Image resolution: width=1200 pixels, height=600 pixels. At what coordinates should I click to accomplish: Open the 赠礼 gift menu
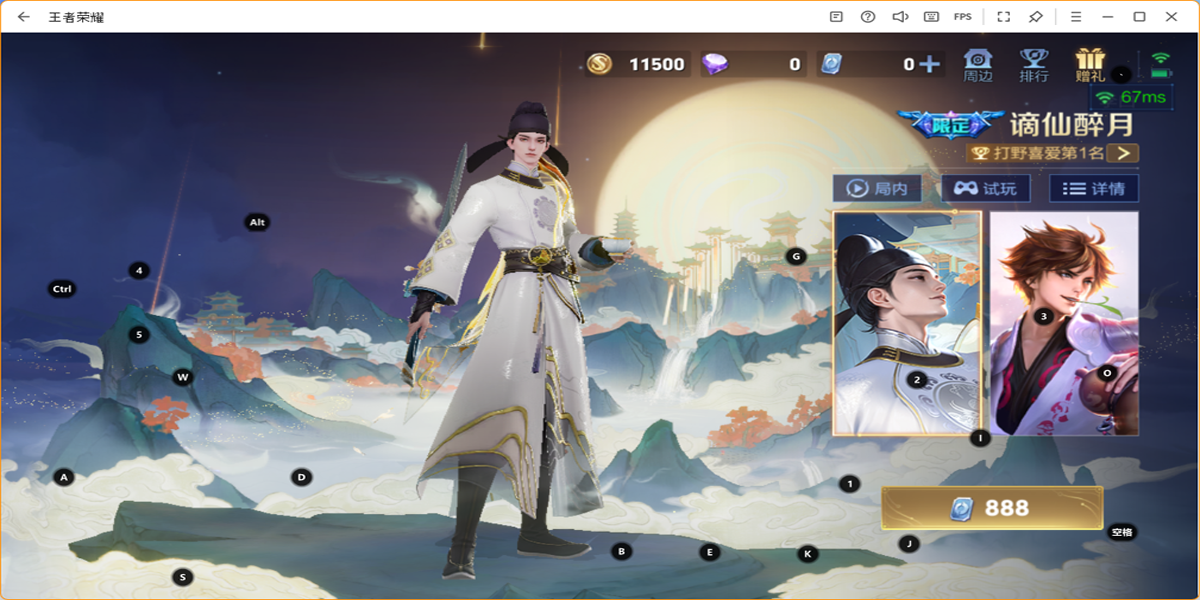pyautogui.click(x=1089, y=65)
